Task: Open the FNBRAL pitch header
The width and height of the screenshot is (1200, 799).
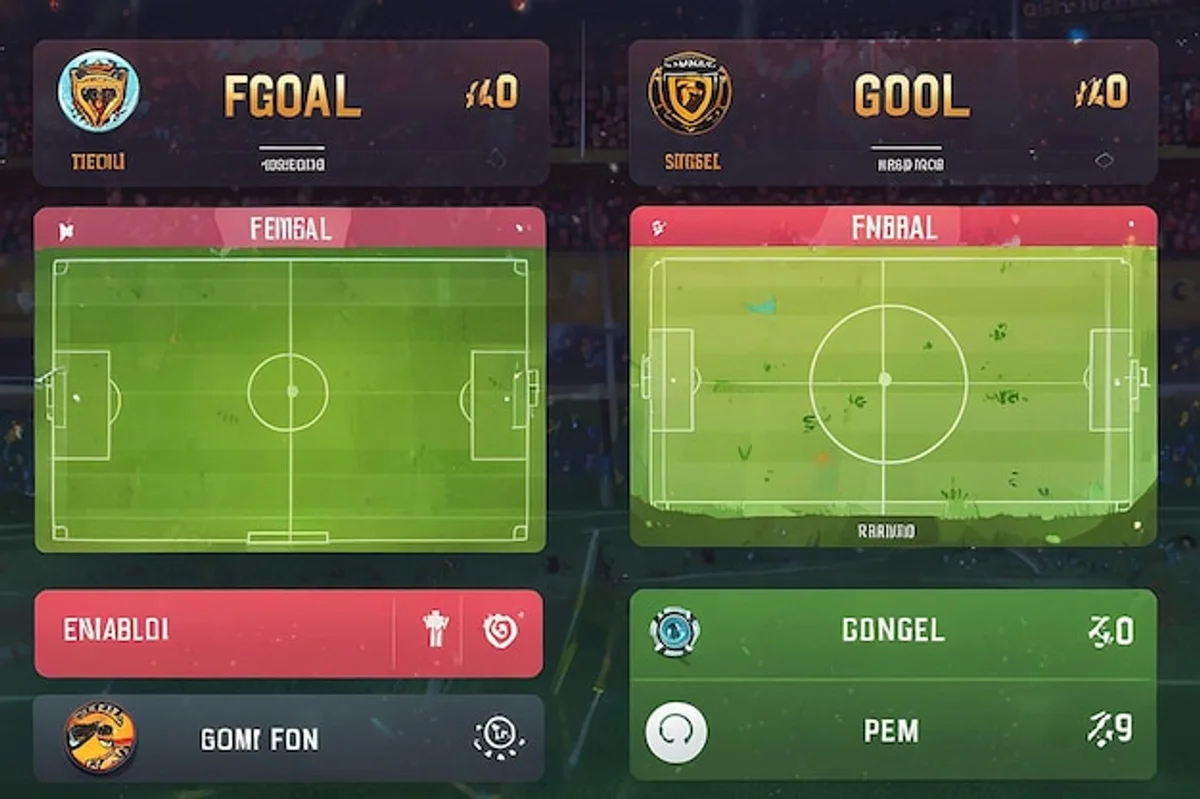Action: click(894, 227)
